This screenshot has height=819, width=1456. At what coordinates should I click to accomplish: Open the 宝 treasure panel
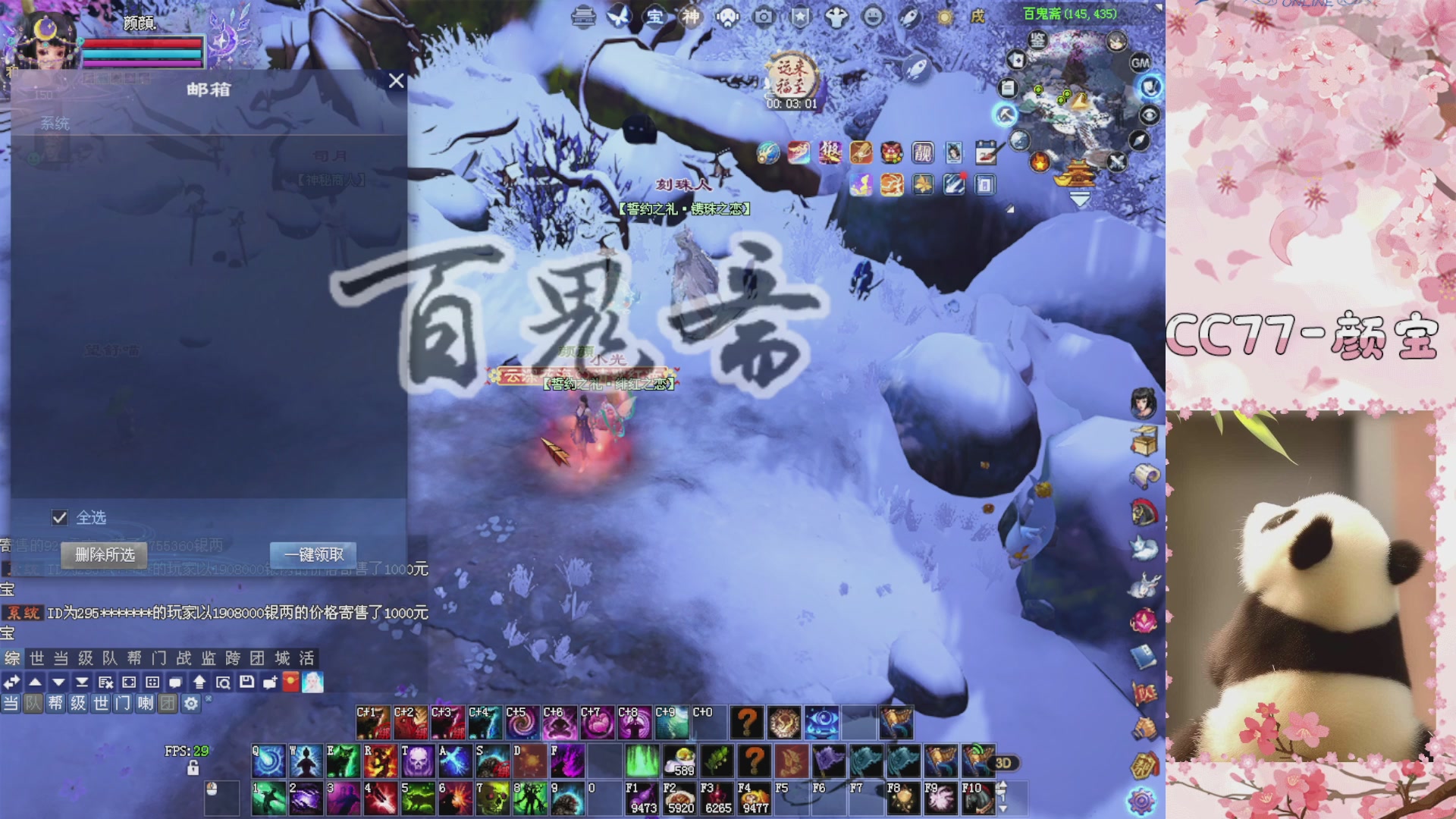(x=655, y=16)
